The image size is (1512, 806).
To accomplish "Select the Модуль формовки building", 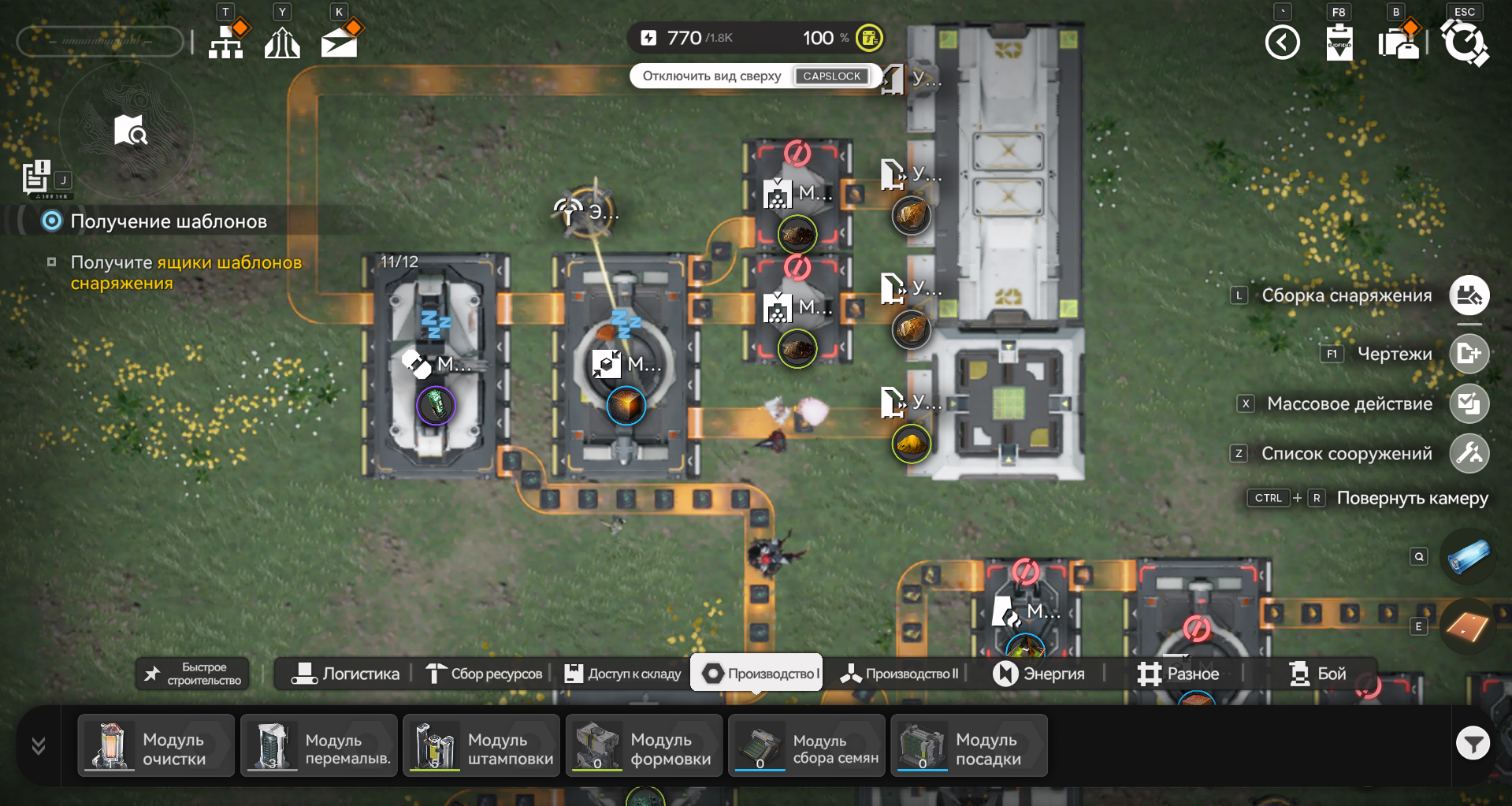I will click(x=644, y=745).
